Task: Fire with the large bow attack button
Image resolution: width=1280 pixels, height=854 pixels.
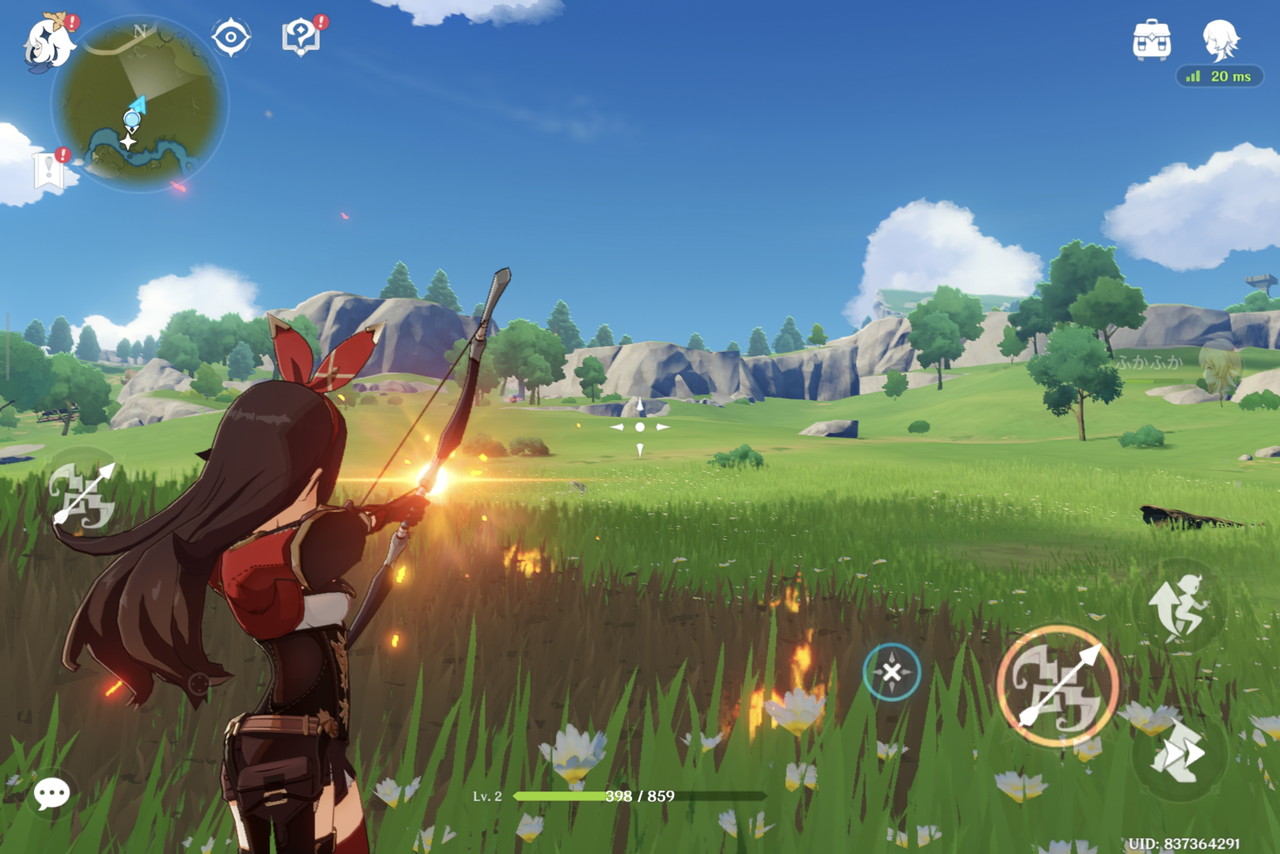Action: coord(1057,686)
